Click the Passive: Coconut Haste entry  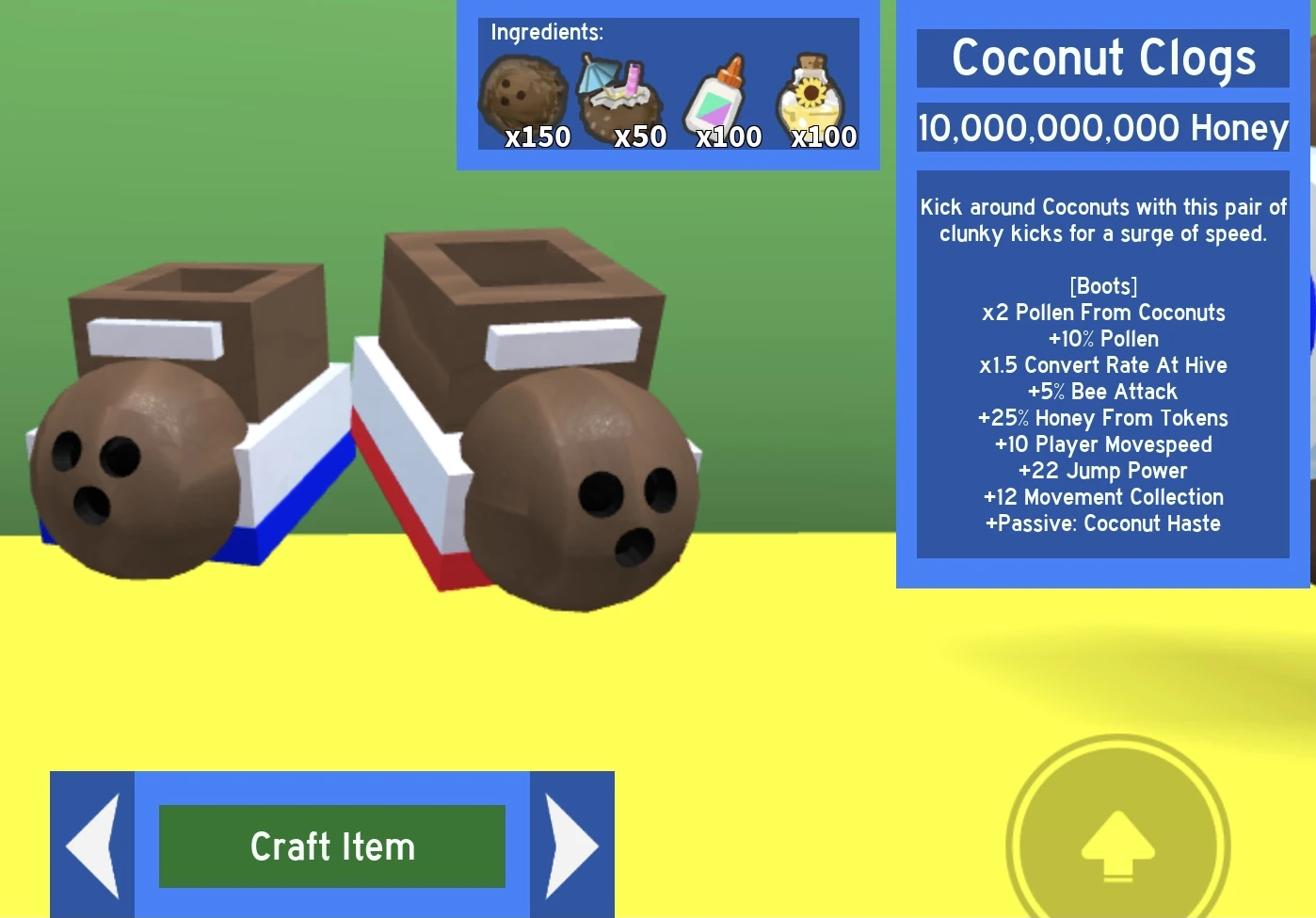(1103, 523)
